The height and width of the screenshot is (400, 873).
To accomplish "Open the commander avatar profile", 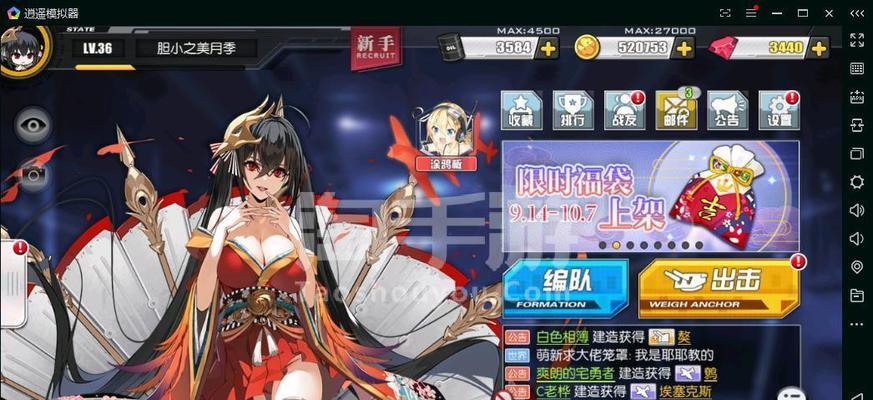I will point(24,48).
